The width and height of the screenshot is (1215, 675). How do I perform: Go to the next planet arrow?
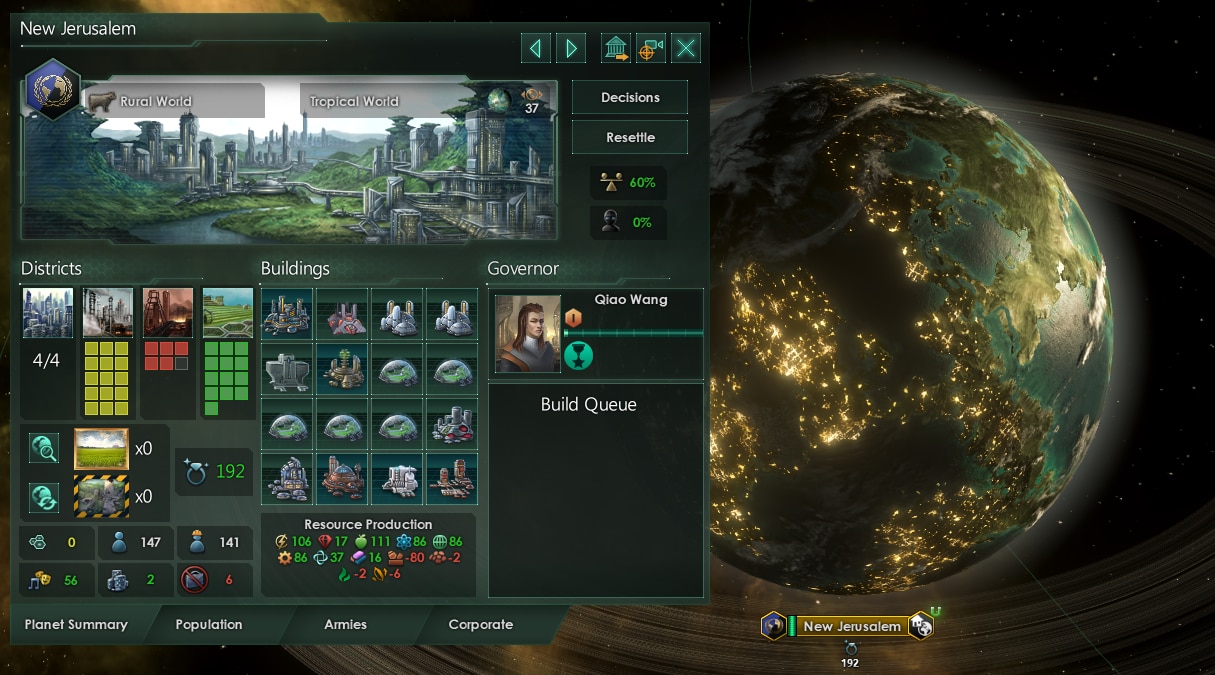click(x=571, y=48)
